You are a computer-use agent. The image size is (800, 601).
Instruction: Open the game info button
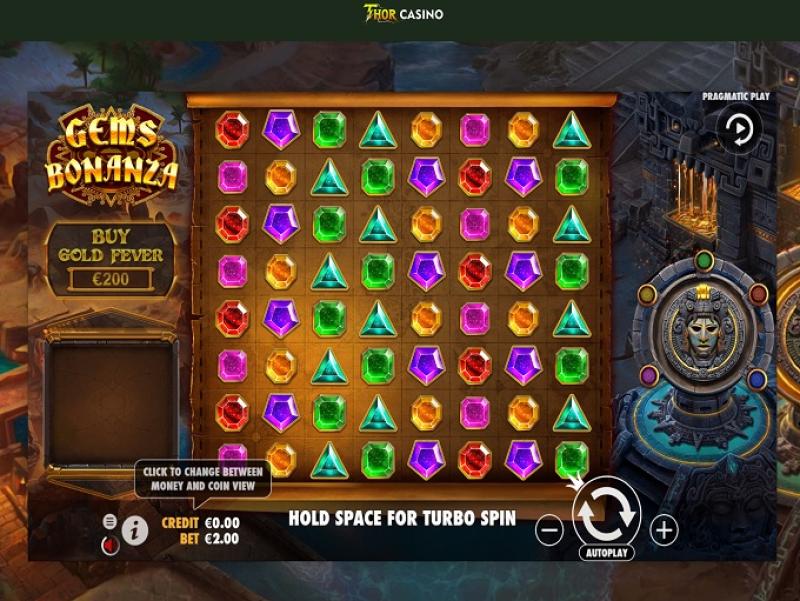click(x=135, y=530)
